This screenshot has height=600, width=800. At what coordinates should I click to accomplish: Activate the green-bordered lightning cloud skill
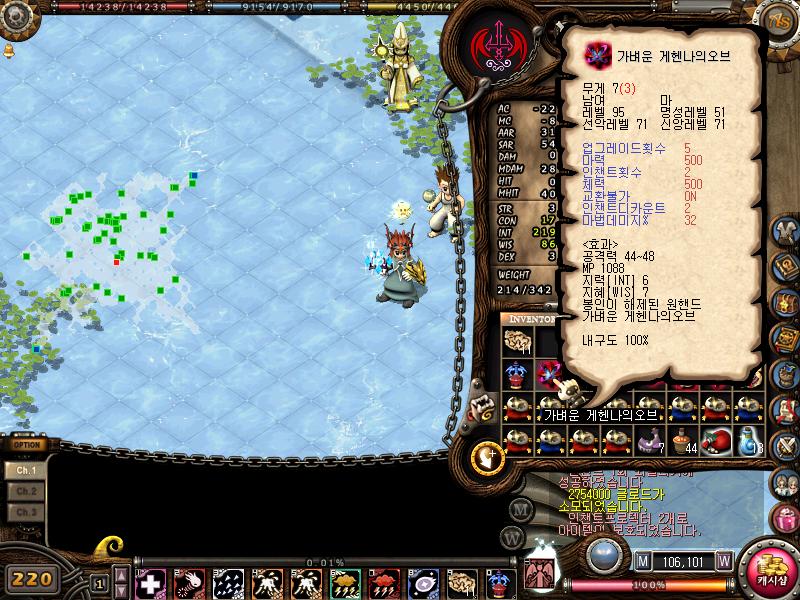[x=346, y=582]
